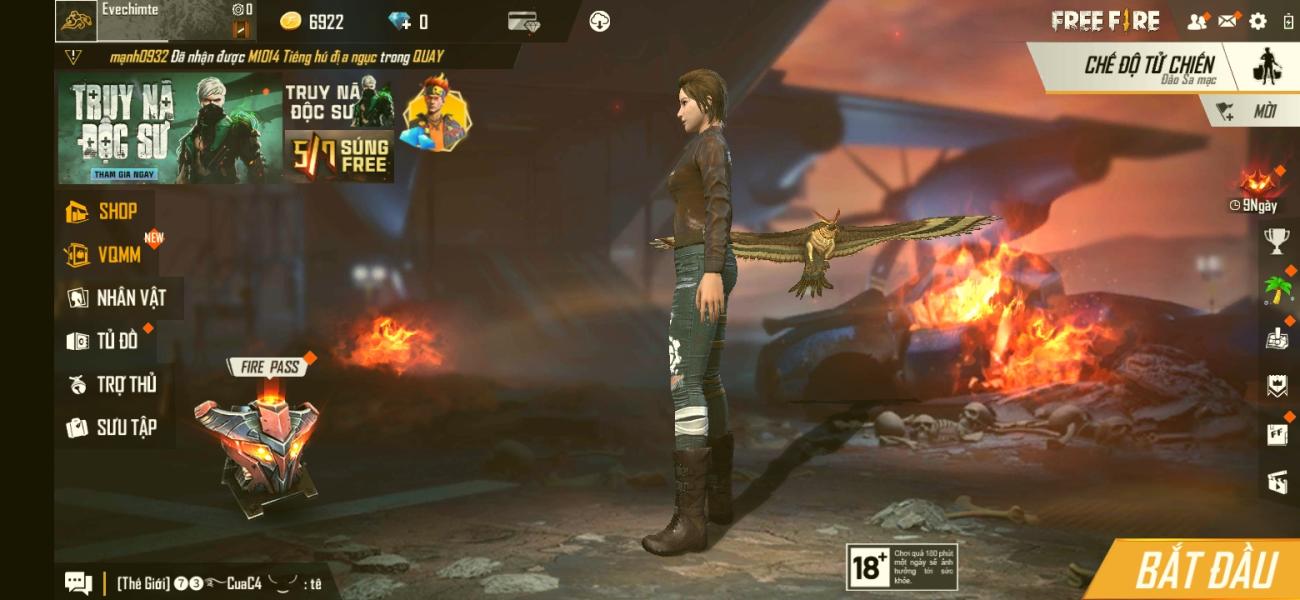This screenshot has width=1300, height=600.
Task: Open the mail envelope
Action: 1228,21
